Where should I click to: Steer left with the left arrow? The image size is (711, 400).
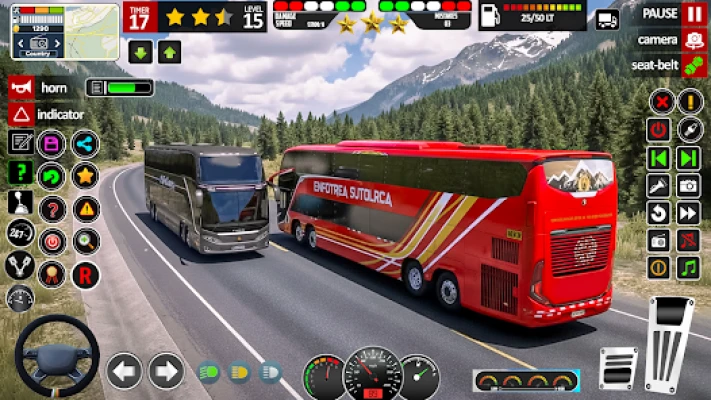[x=124, y=371]
